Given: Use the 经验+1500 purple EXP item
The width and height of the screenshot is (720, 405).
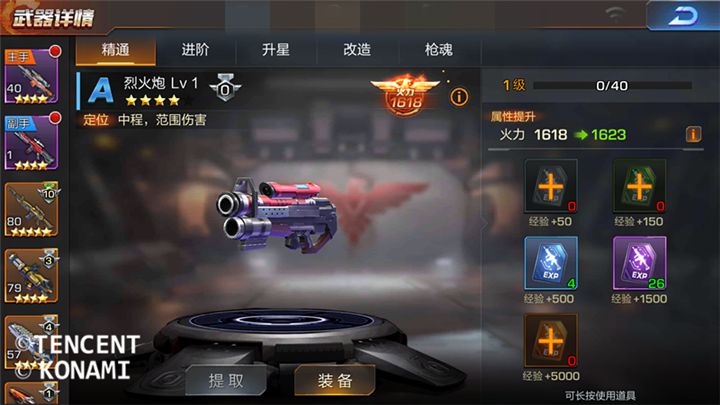Looking at the screenshot, I should (x=639, y=263).
